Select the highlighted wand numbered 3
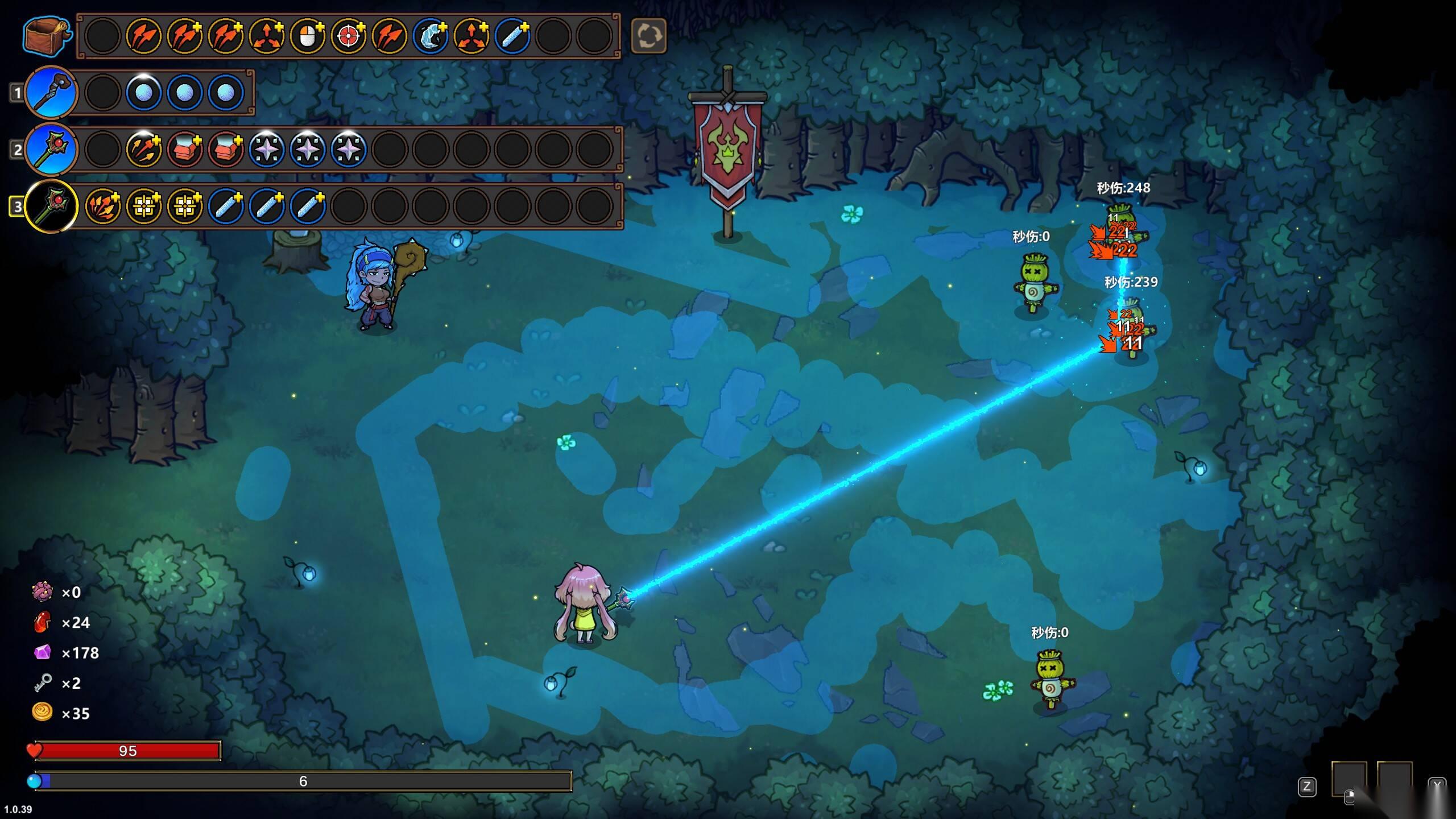This screenshot has height=819, width=1456. pyautogui.click(x=51, y=206)
